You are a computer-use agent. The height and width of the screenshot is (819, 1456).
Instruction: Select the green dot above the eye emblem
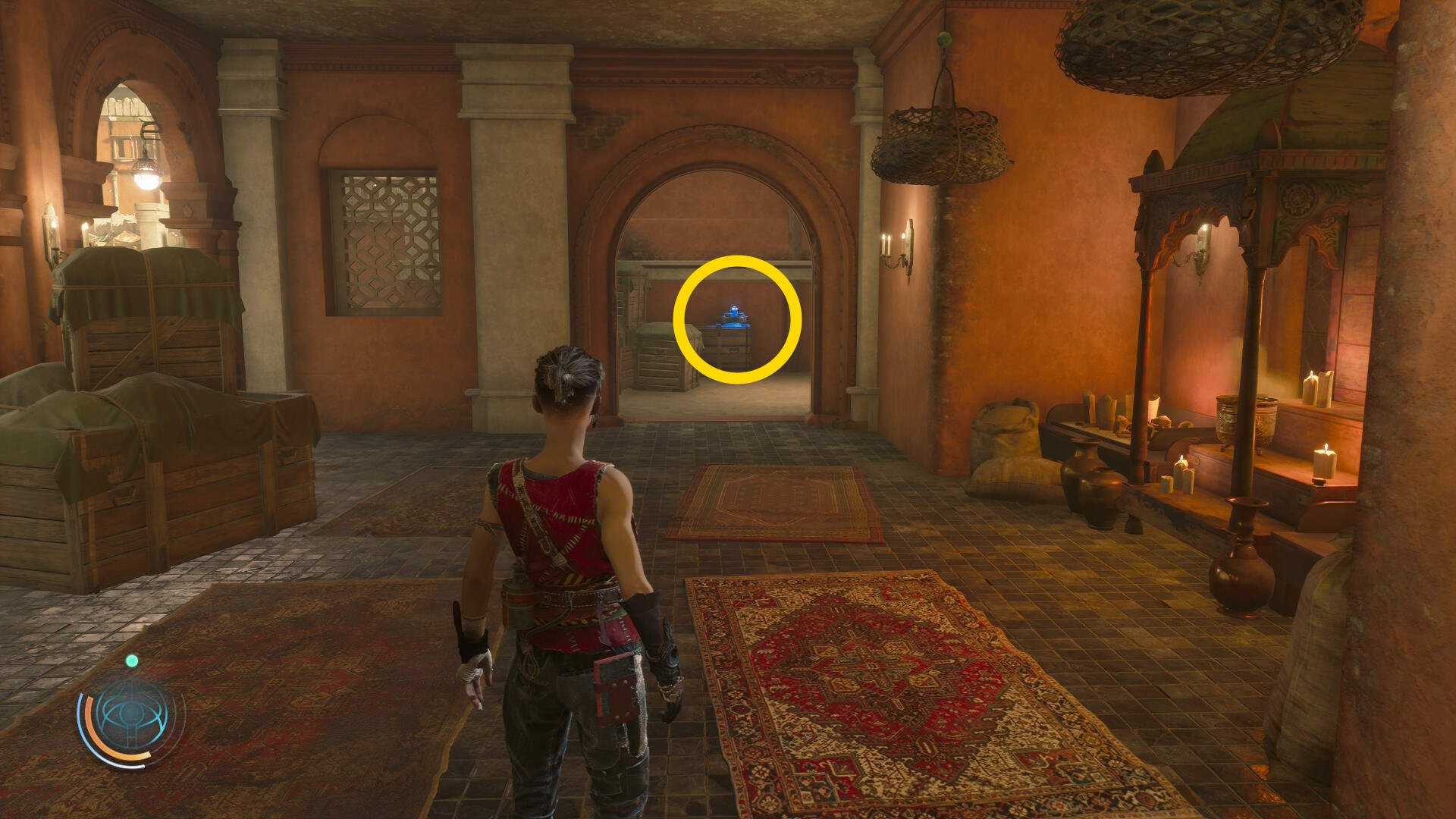(x=132, y=661)
